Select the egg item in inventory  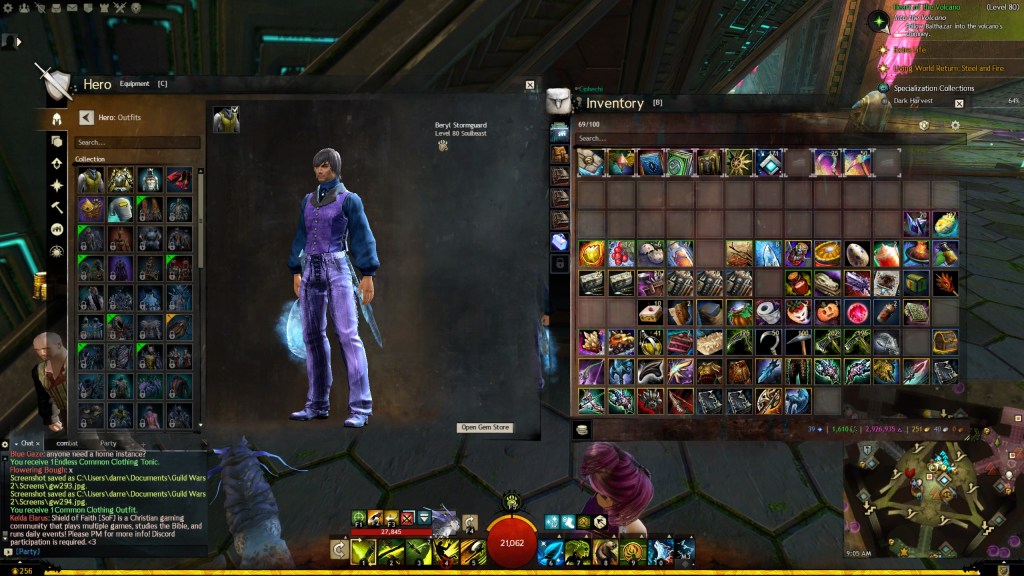click(855, 254)
